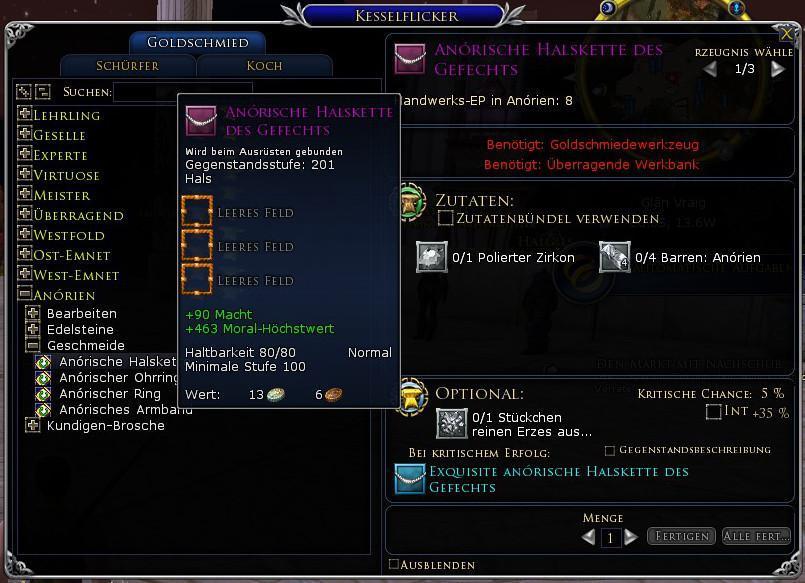Decrease the Menge quantity

(x=589, y=537)
